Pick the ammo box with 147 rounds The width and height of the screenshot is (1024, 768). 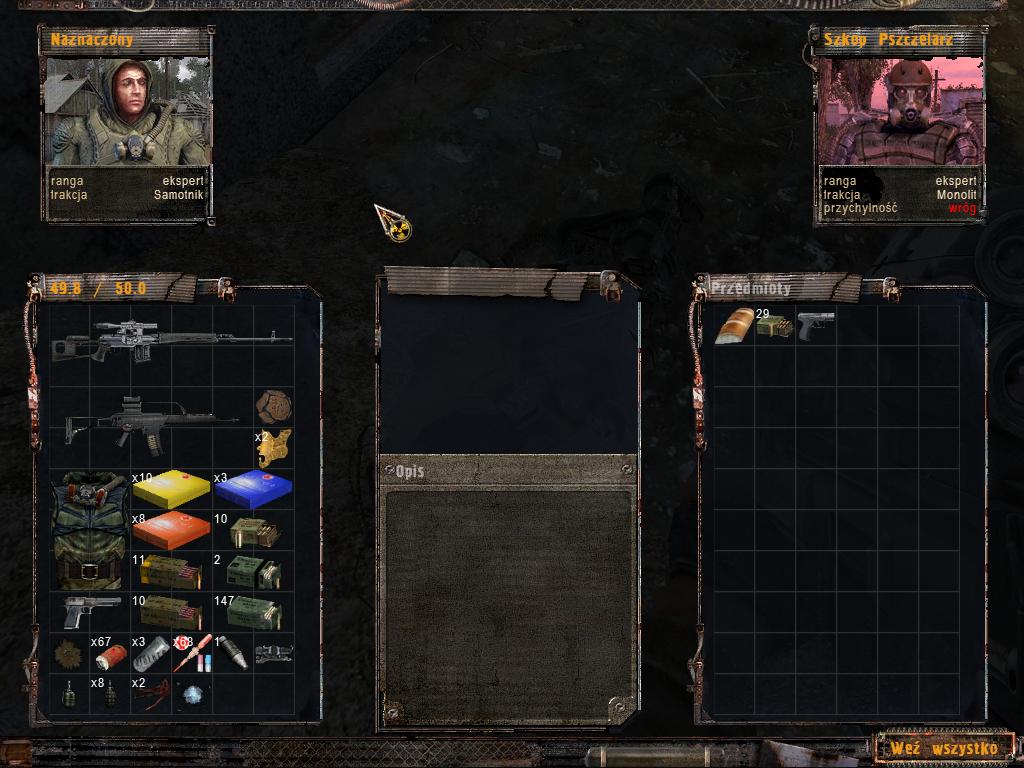click(x=252, y=612)
